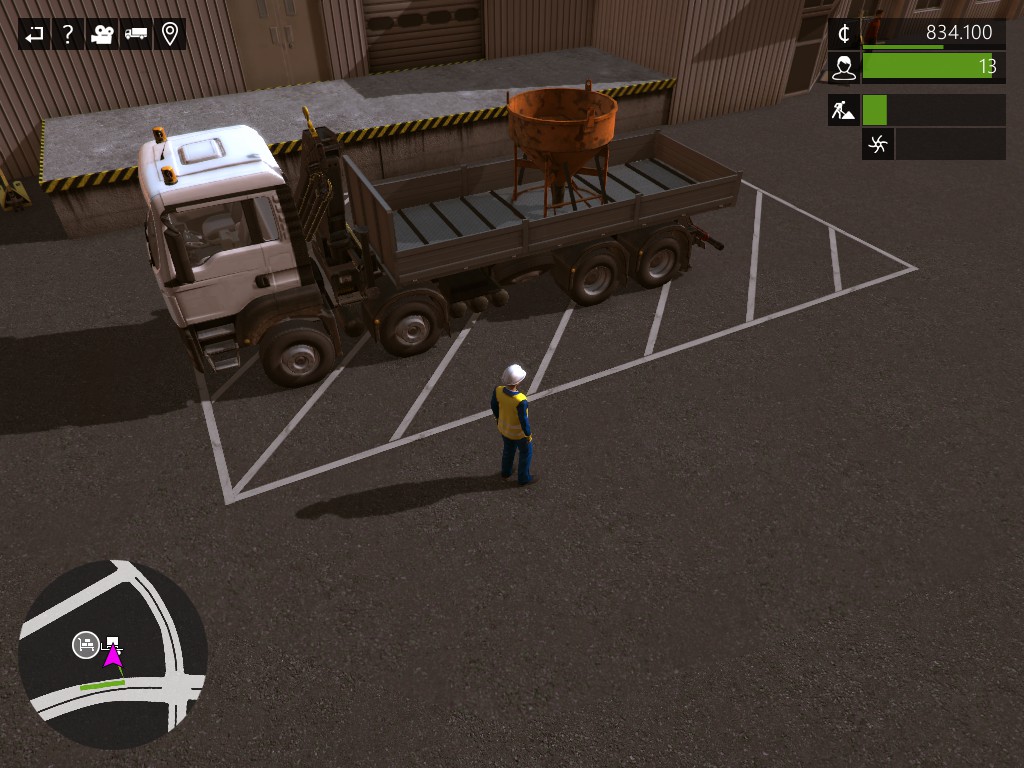Open the truck vehicle list icon
The width and height of the screenshot is (1024, 768).
[x=136, y=34]
